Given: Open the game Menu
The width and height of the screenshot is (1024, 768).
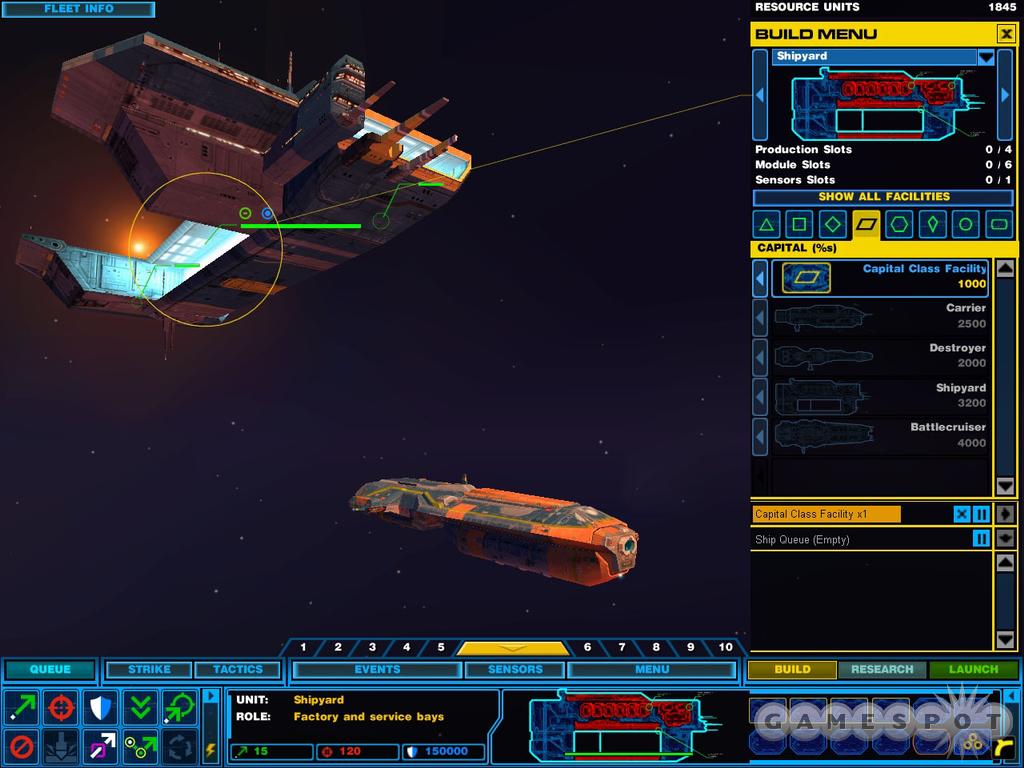Looking at the screenshot, I should tap(652, 670).
